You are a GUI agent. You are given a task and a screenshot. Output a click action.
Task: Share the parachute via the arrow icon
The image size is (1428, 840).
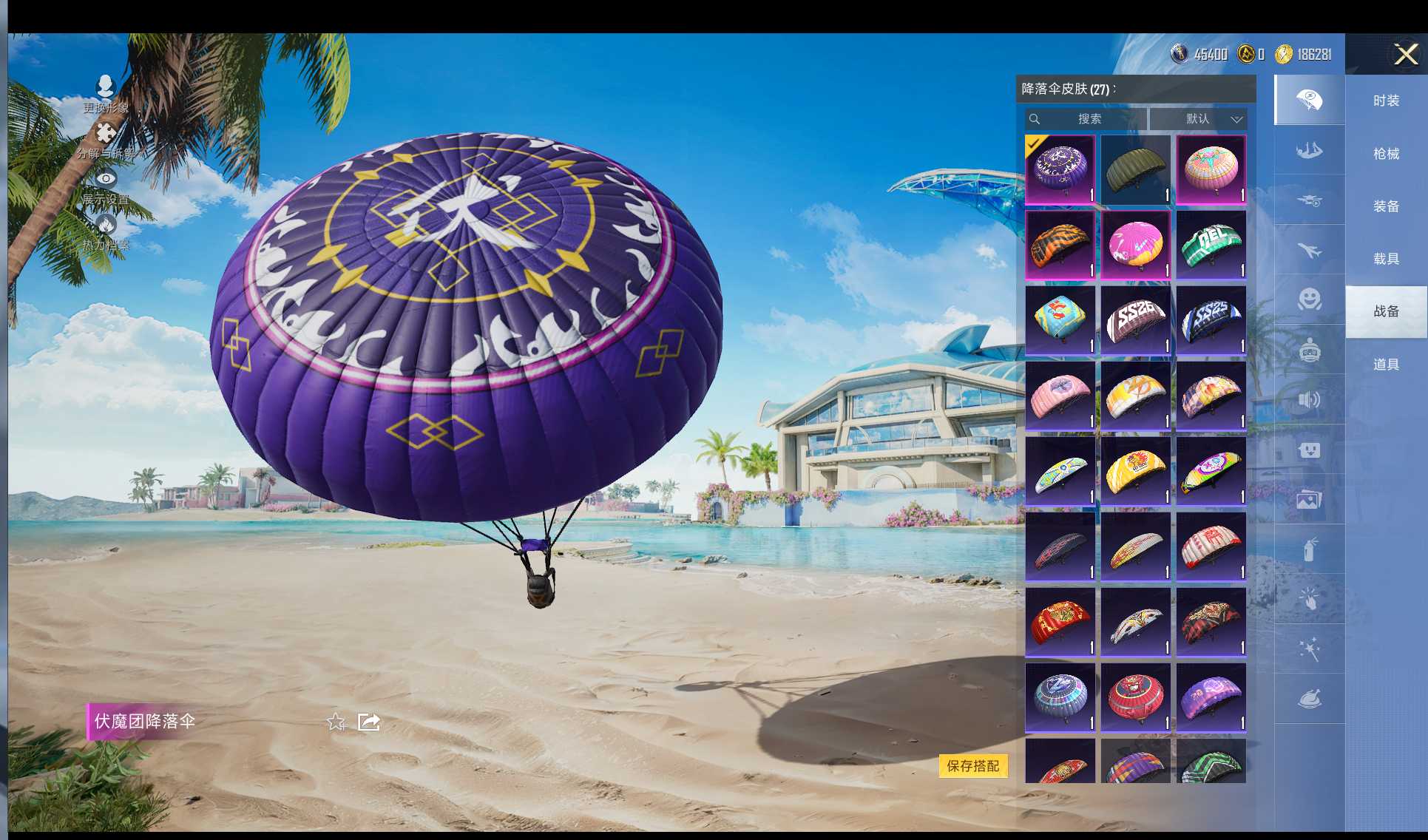point(368,722)
